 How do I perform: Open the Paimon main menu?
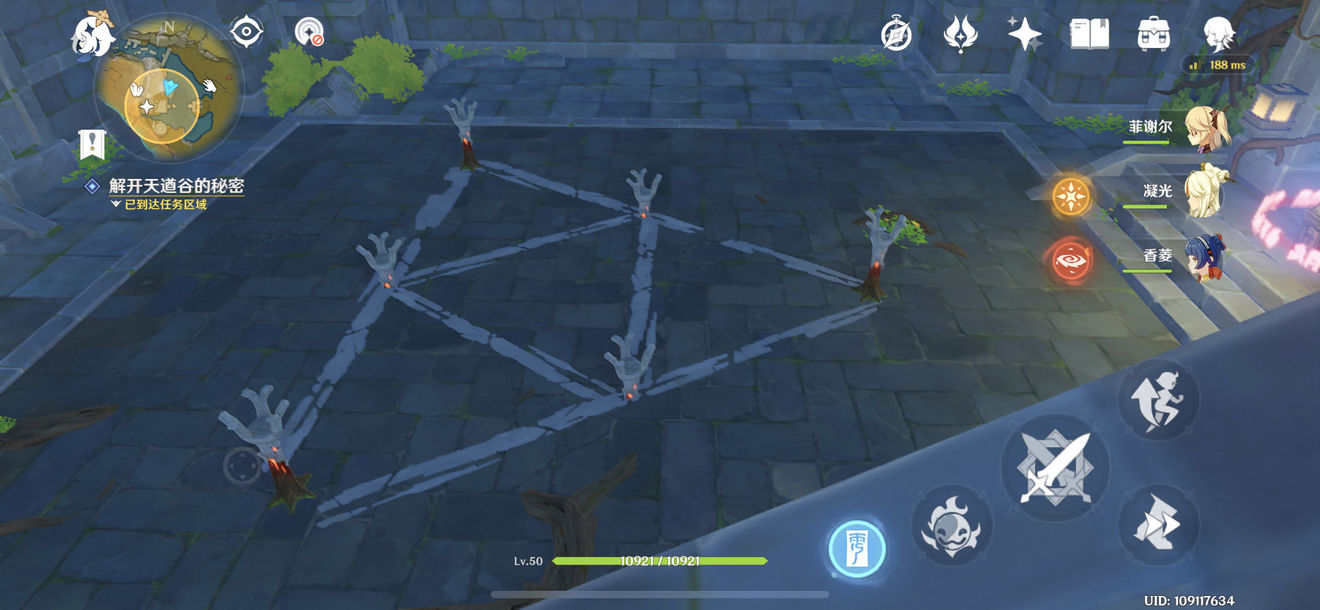coord(94,36)
